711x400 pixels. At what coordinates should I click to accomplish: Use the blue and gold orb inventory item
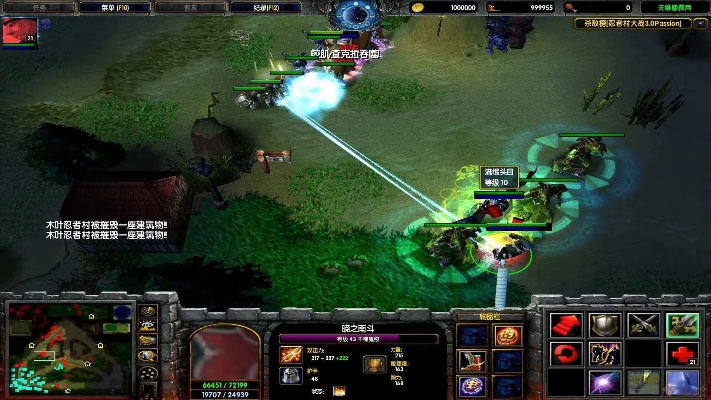(470, 385)
